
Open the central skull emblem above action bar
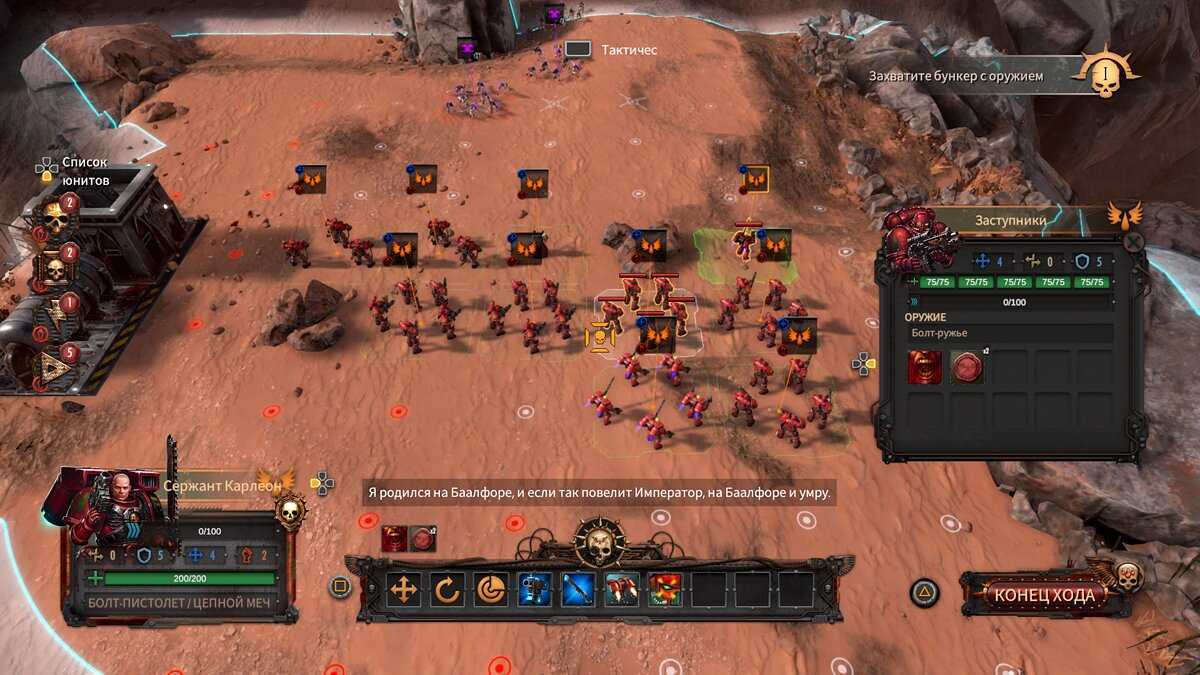pos(600,543)
